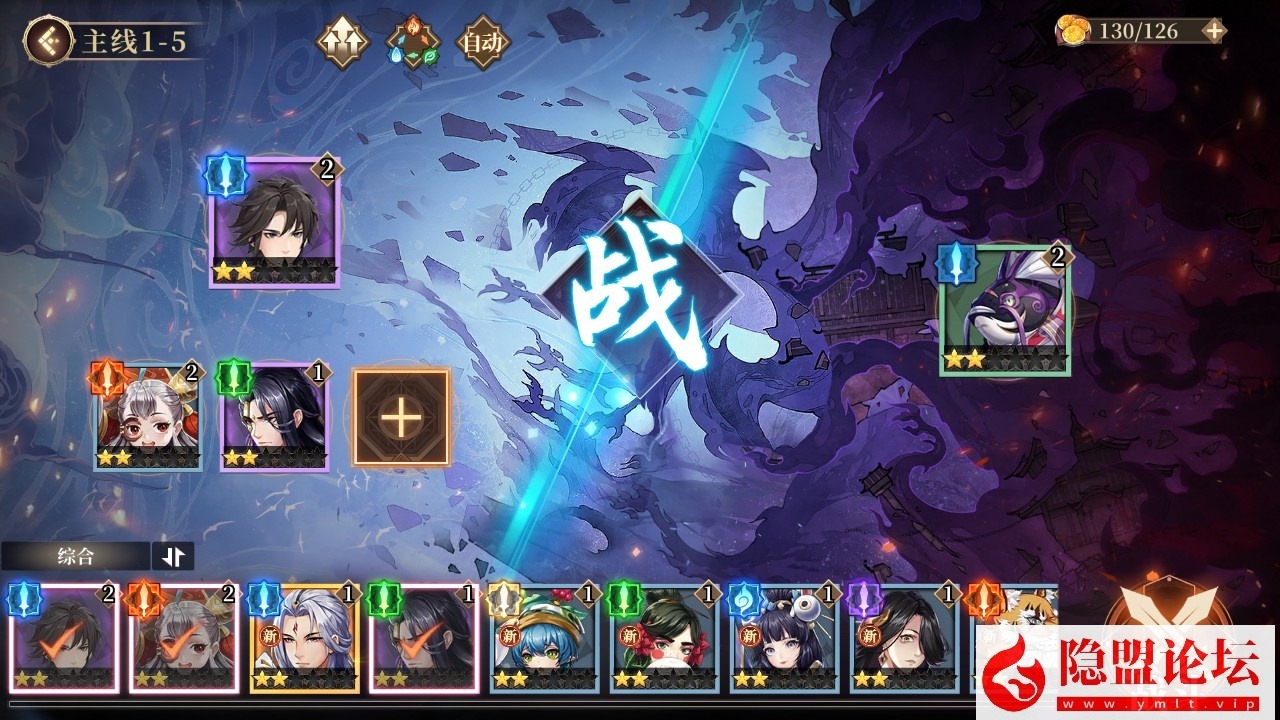Add more gold coins with plus button
Image resolution: width=1280 pixels, height=720 pixels.
coord(1213,31)
